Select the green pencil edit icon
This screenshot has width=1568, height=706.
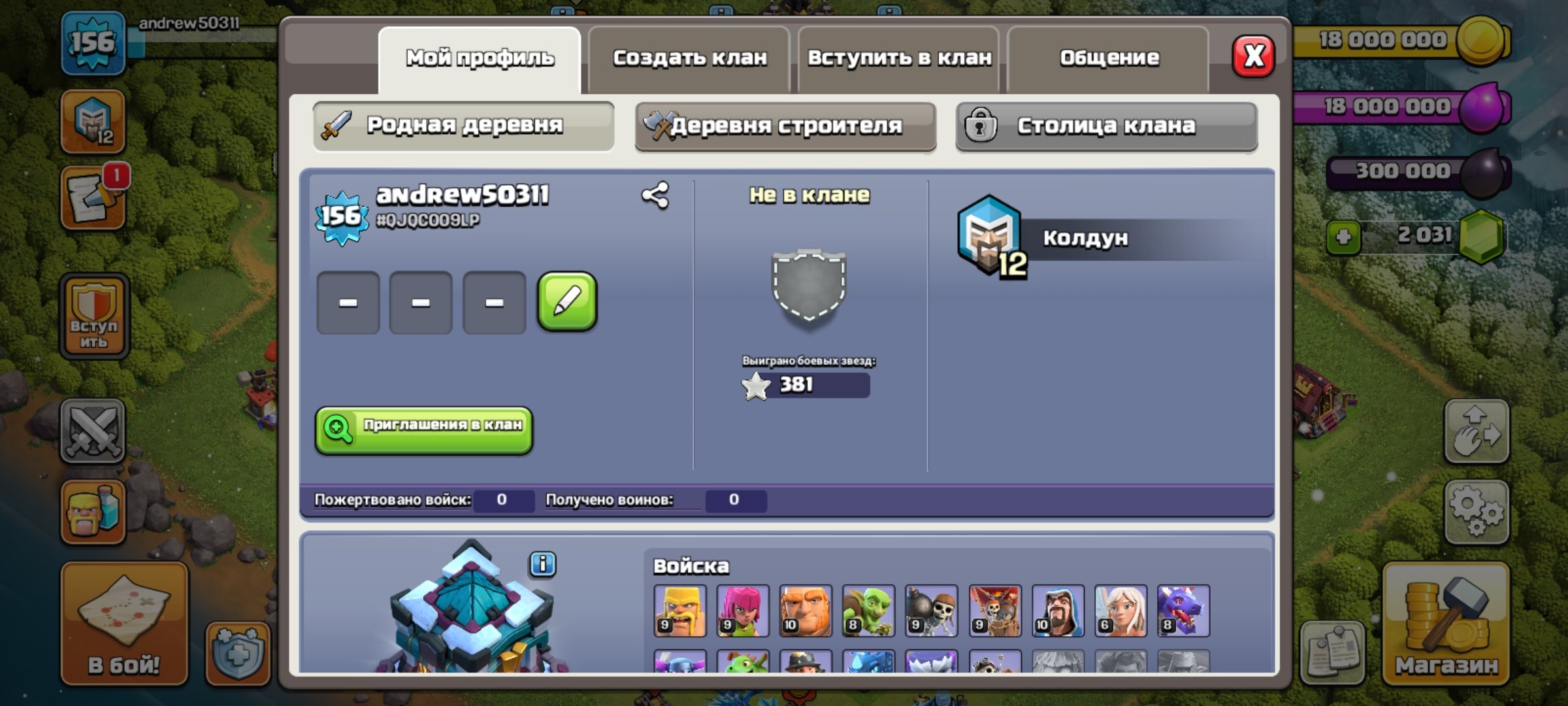point(566,301)
